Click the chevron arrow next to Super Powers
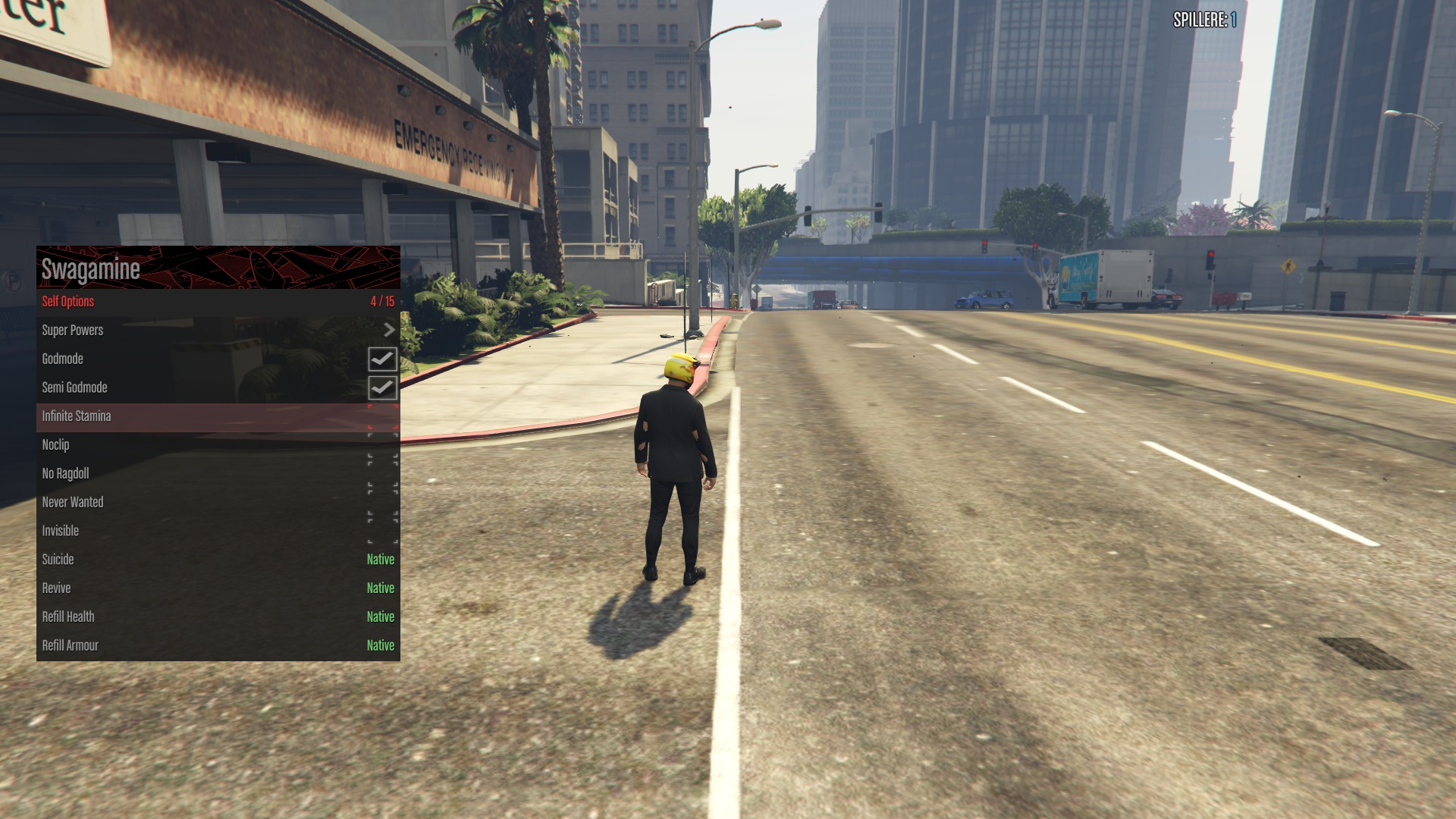Screen dimensions: 1456x819 coord(390,330)
